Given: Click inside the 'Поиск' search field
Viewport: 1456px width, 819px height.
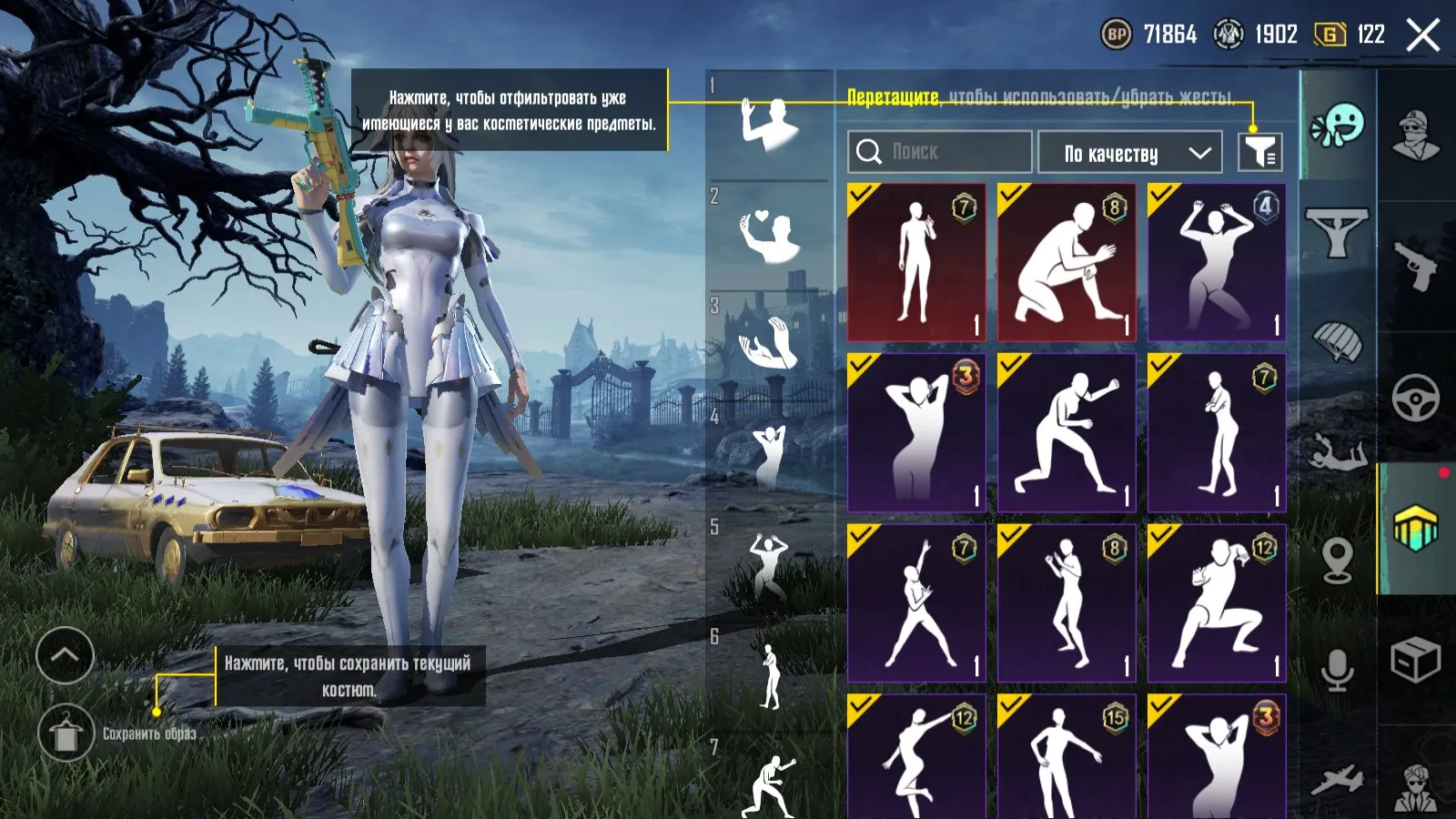Looking at the screenshot, I should pyautogui.click(x=937, y=152).
